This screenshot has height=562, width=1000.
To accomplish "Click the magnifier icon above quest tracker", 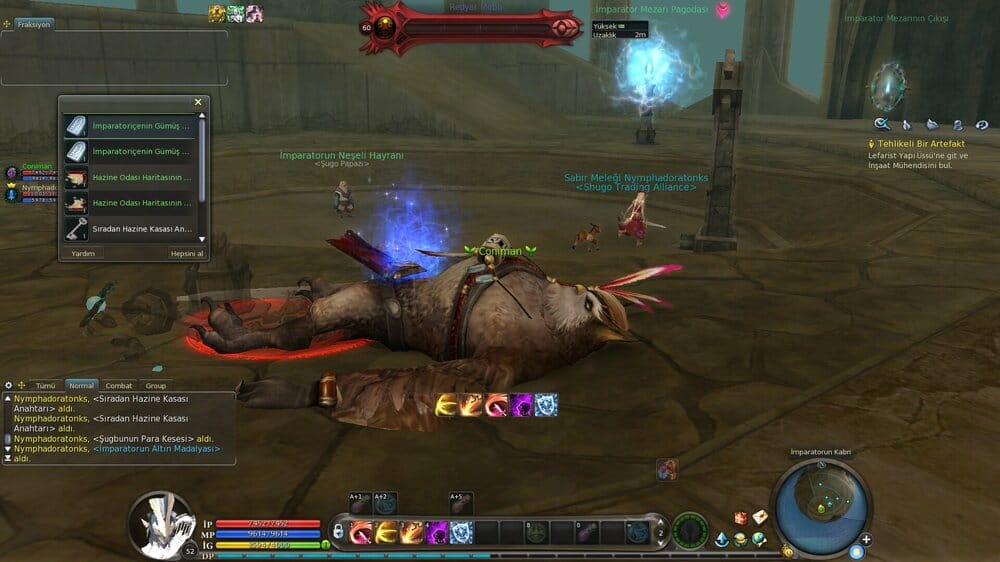I will pos(881,124).
